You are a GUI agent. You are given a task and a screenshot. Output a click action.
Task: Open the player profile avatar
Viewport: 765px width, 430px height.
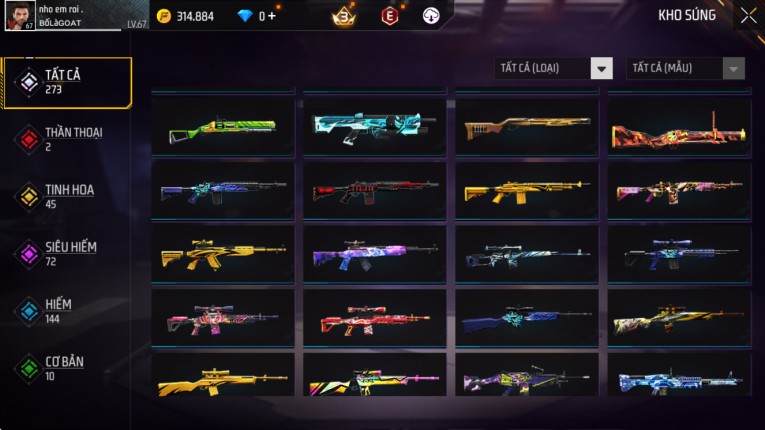[19, 15]
